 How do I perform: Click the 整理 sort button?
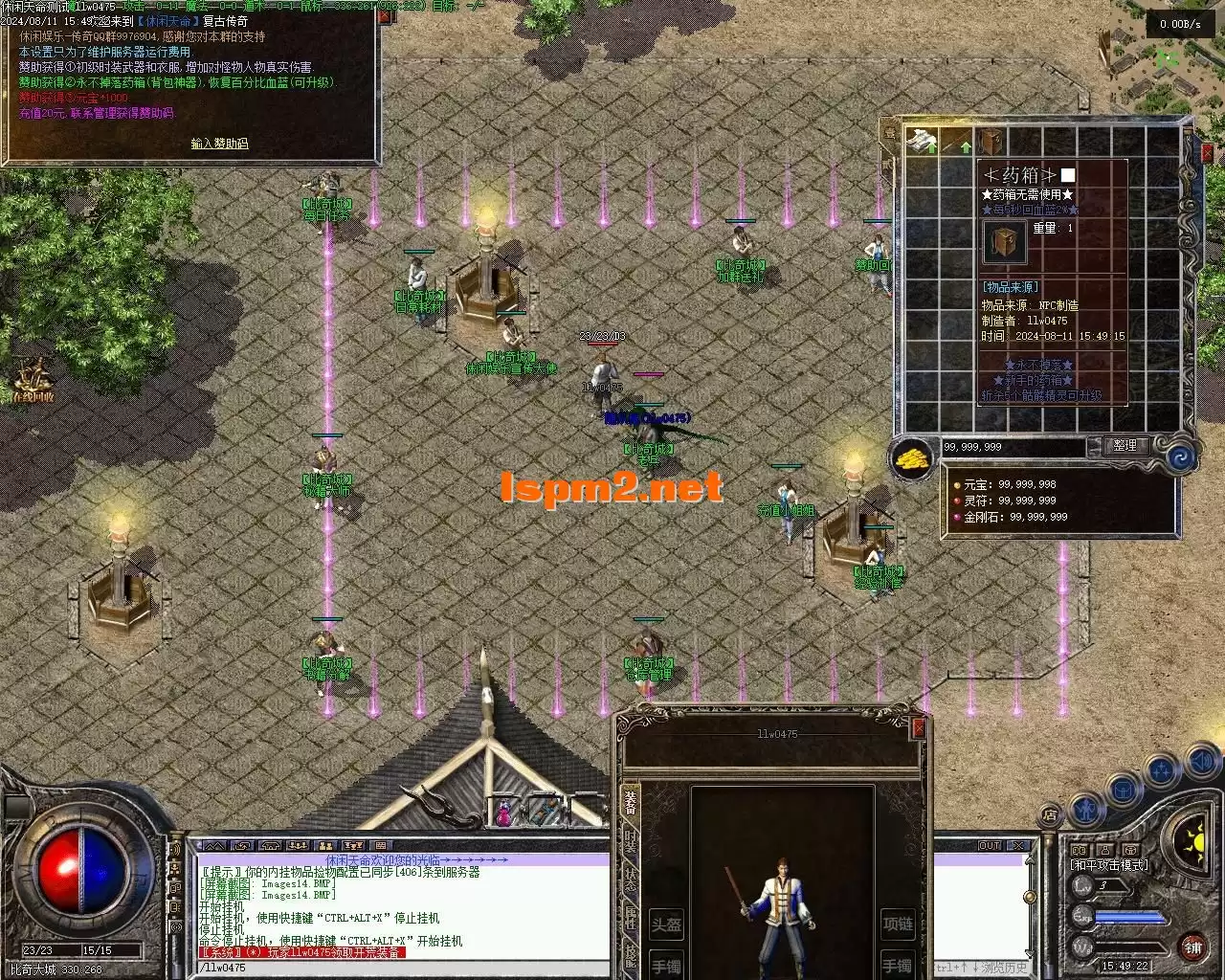(1125, 445)
